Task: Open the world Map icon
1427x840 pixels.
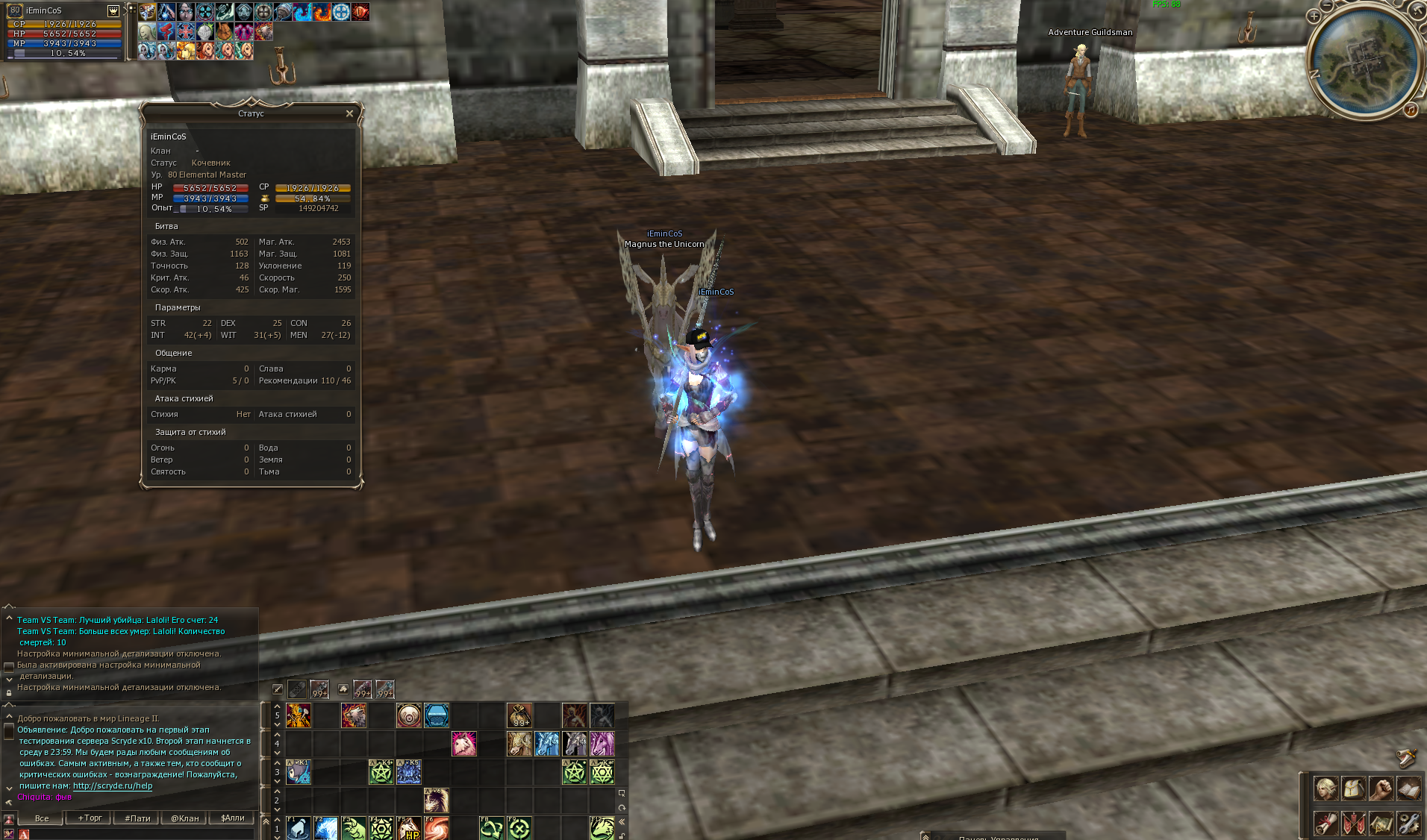Action: pos(1380,825)
